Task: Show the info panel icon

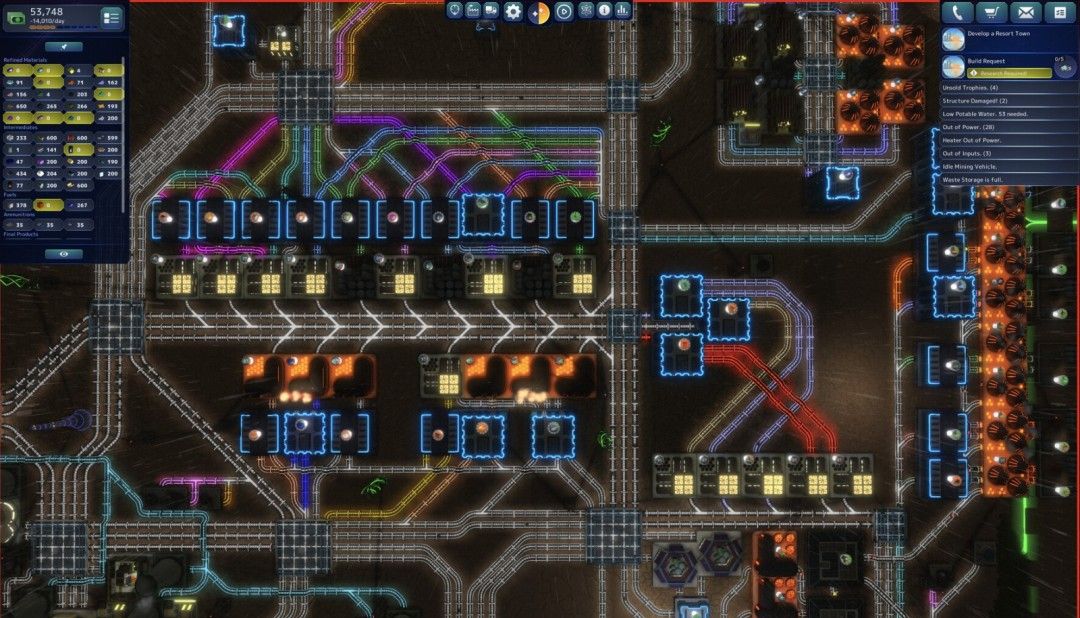Action: [604, 11]
